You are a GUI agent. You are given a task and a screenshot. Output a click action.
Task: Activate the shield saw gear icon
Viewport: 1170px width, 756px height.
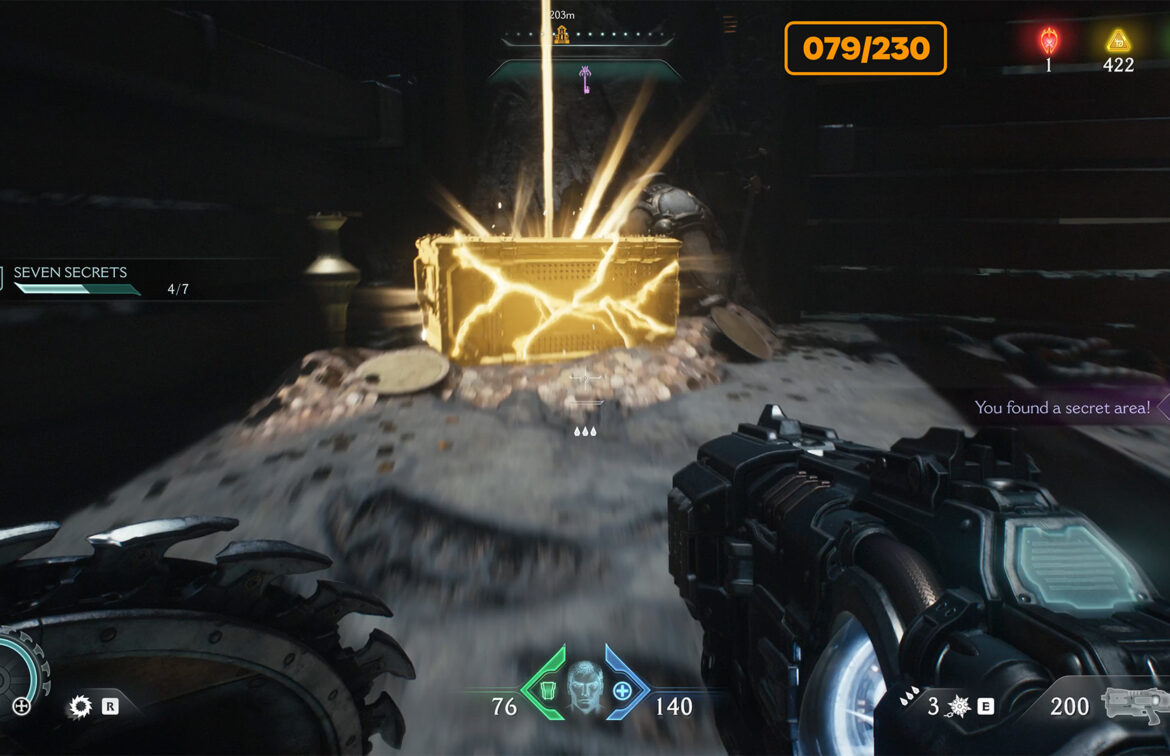[80, 708]
